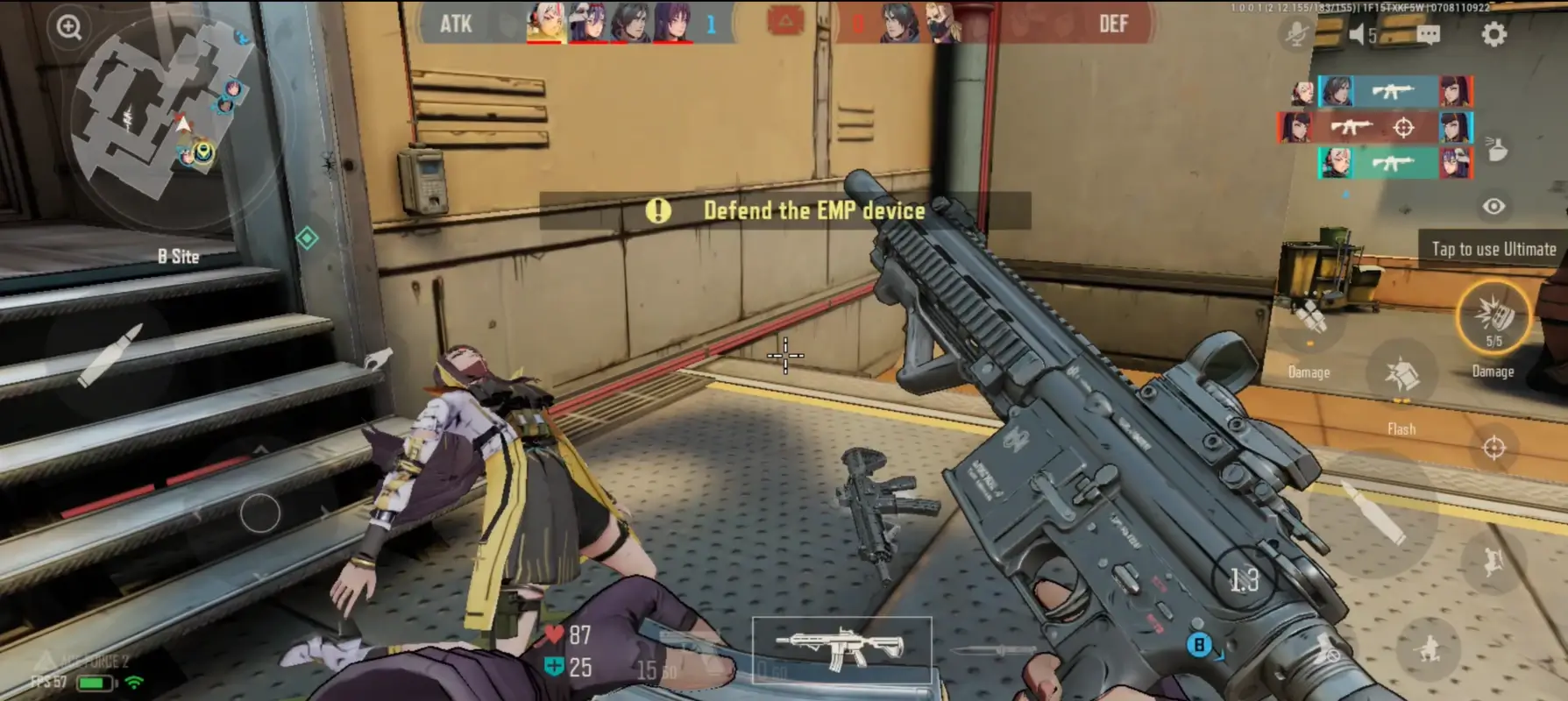1568x701 pixels.
Task: Select the ATK team header
Action: tap(458, 25)
